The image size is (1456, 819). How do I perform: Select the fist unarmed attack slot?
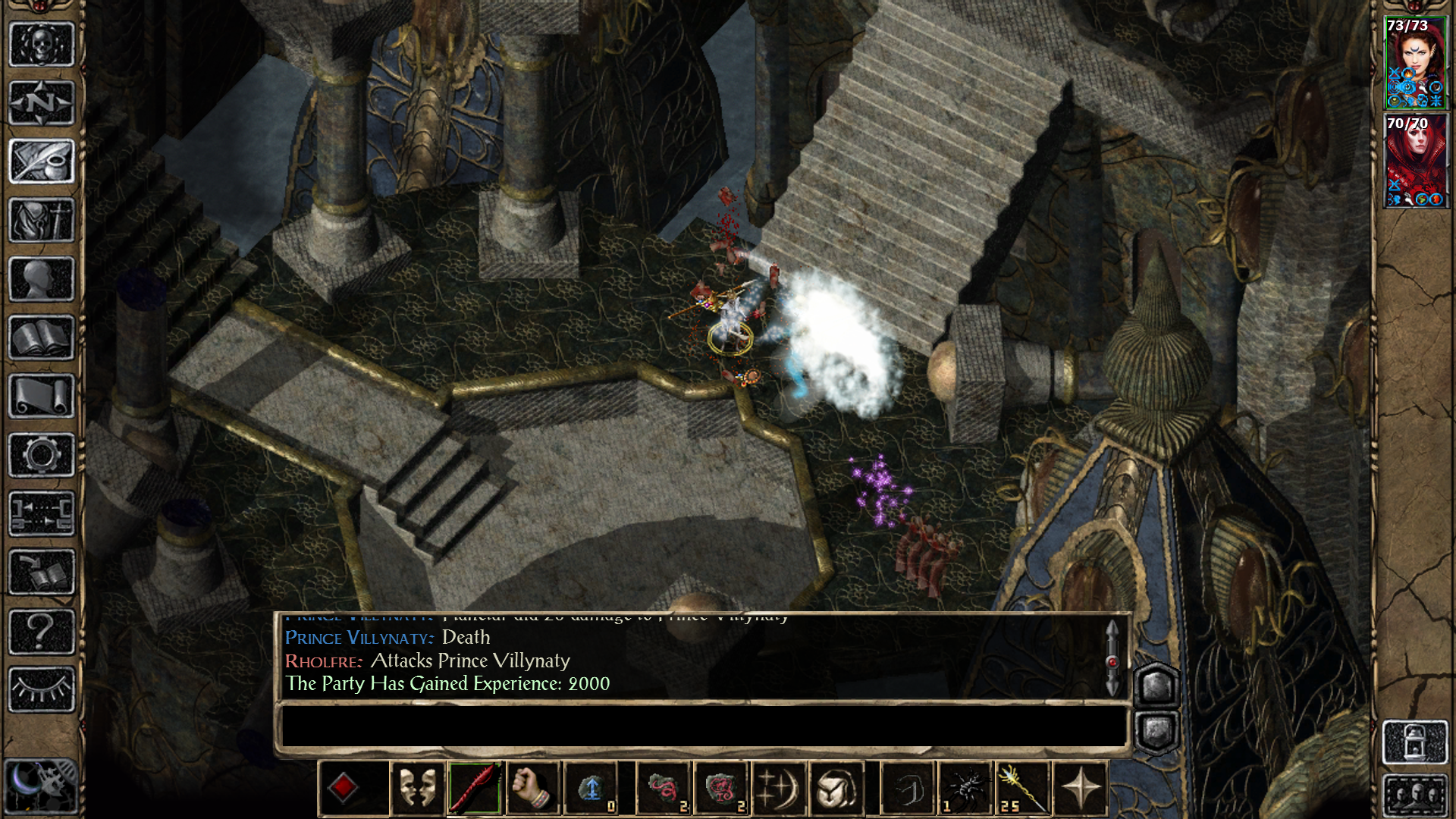[x=531, y=789]
